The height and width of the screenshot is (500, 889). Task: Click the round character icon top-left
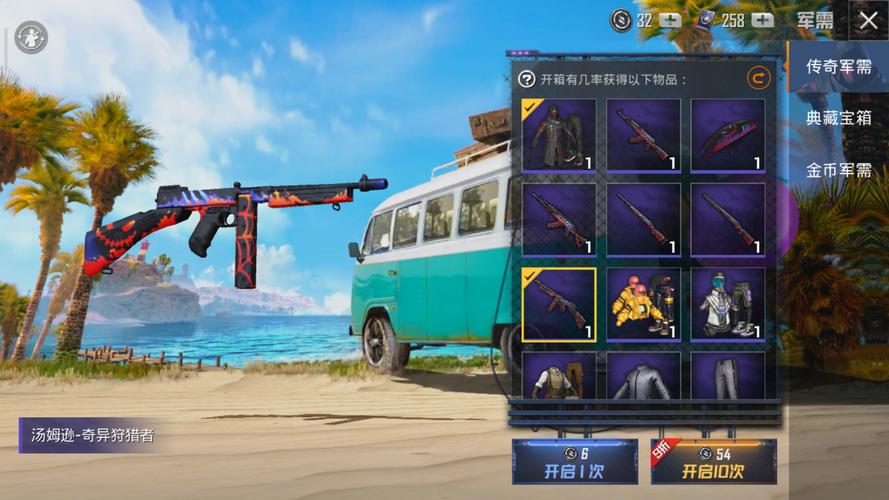pos(30,37)
